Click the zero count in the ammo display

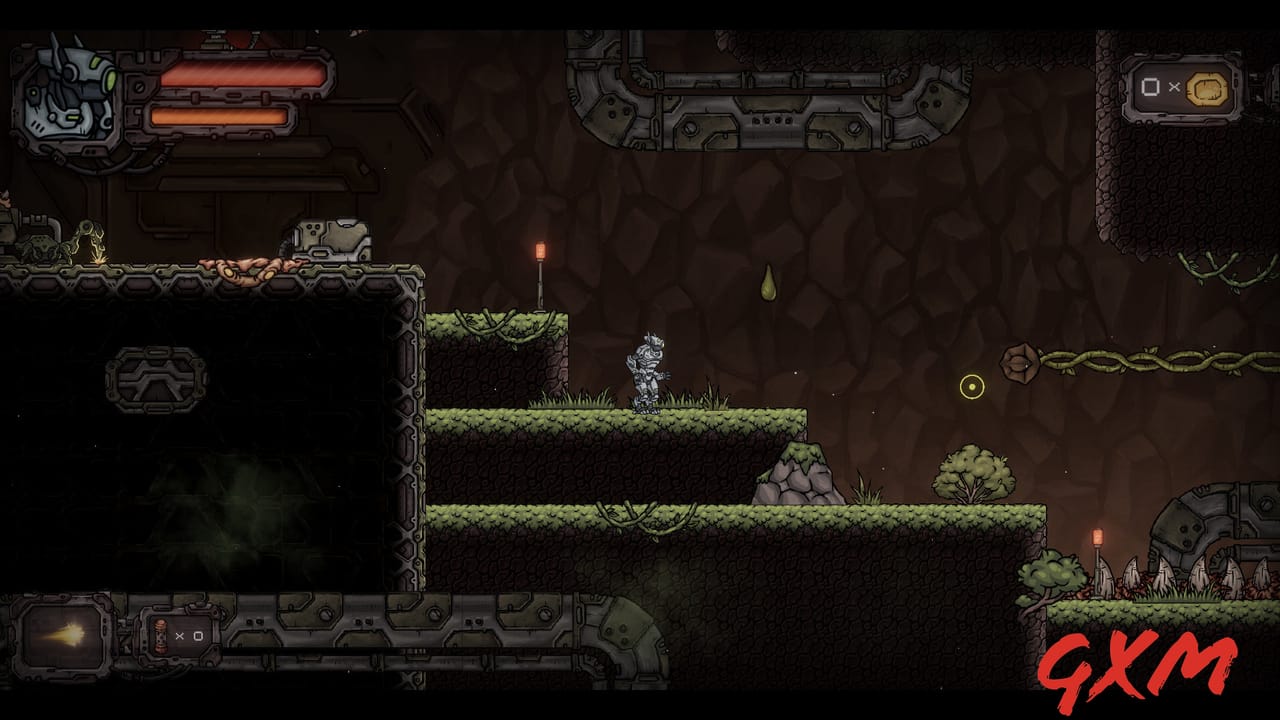point(198,636)
